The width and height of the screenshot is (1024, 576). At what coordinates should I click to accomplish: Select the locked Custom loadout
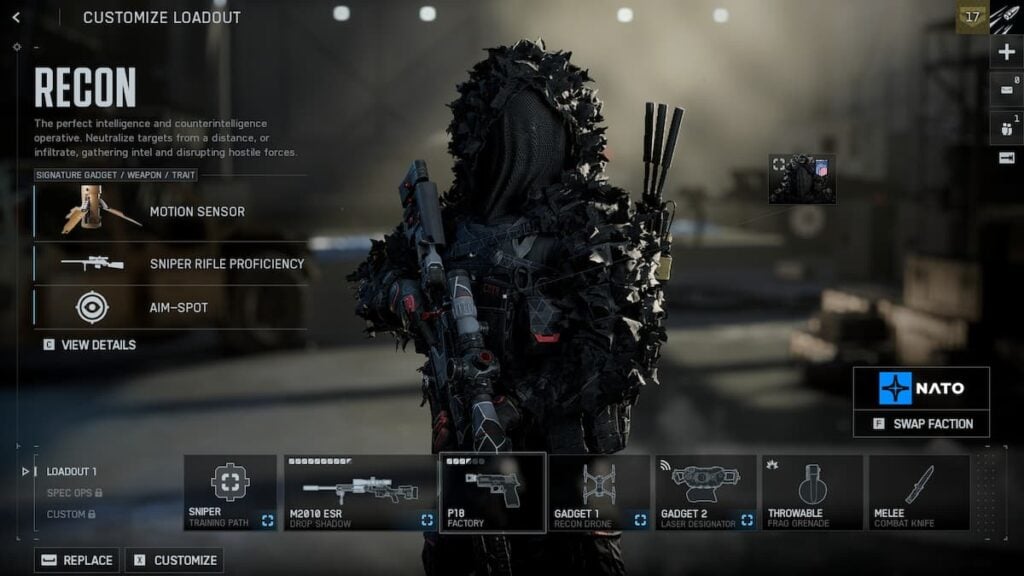coord(70,514)
